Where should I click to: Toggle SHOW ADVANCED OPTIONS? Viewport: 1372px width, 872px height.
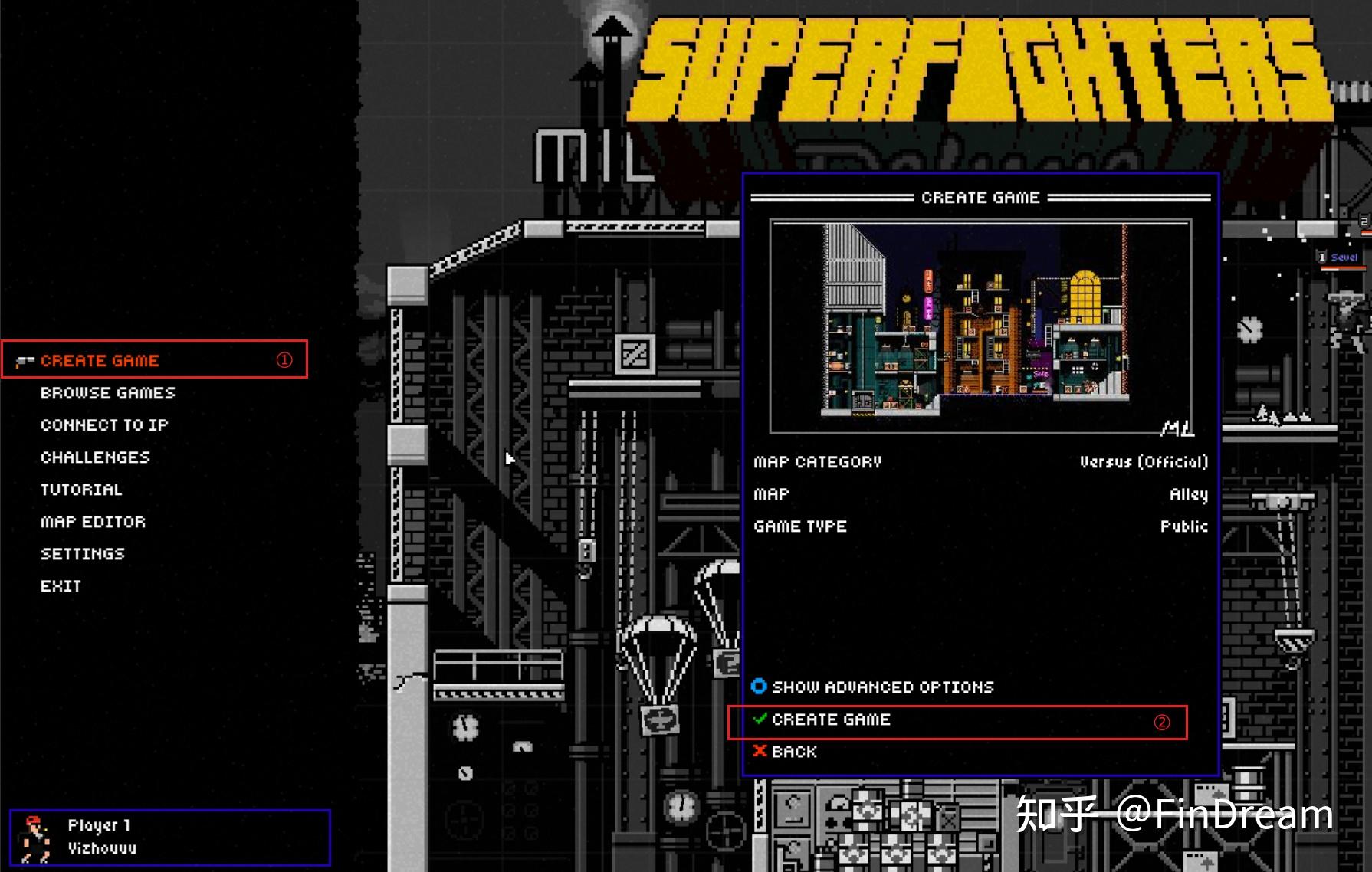[x=881, y=687]
